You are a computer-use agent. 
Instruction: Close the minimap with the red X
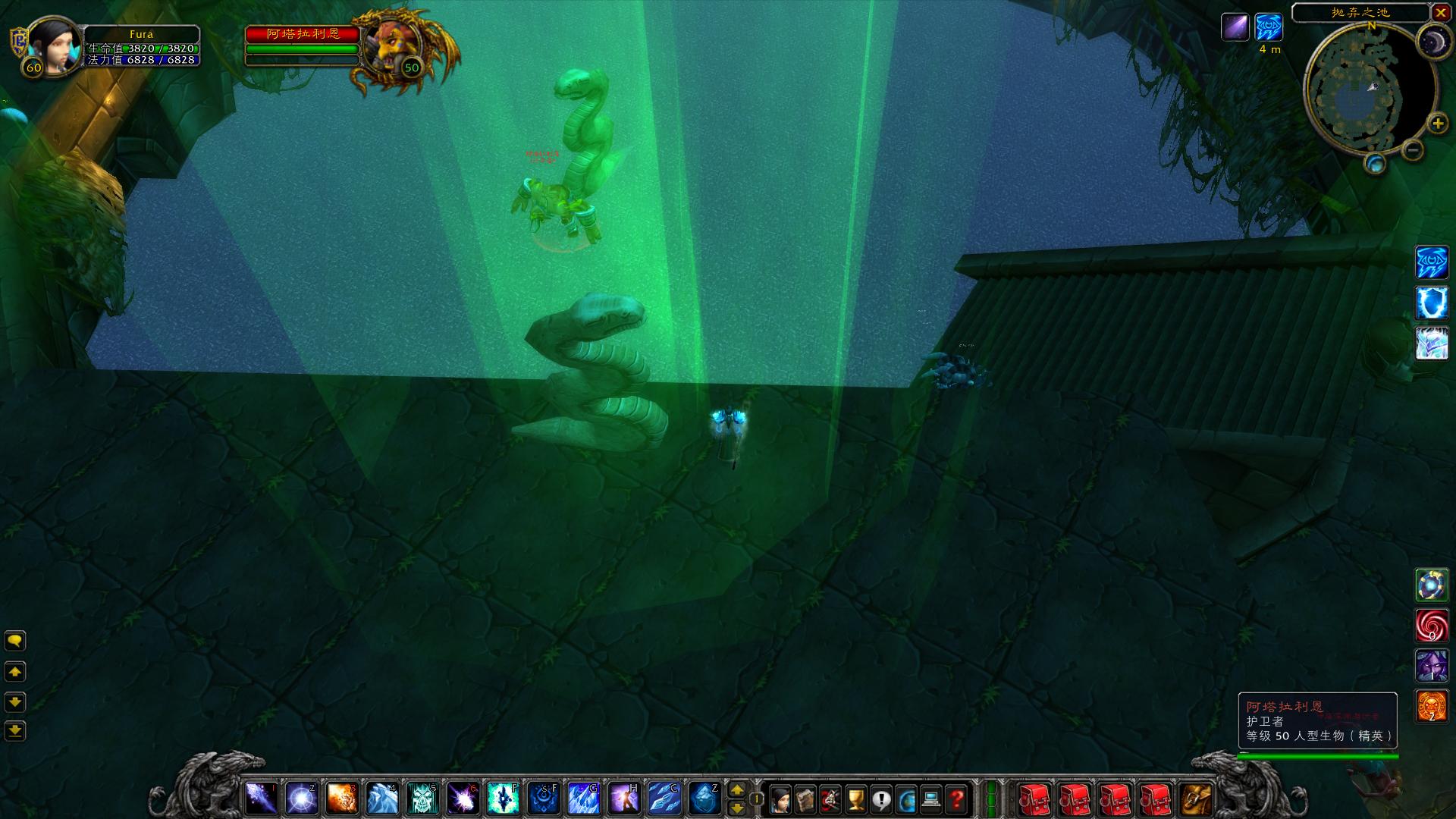(1441, 13)
